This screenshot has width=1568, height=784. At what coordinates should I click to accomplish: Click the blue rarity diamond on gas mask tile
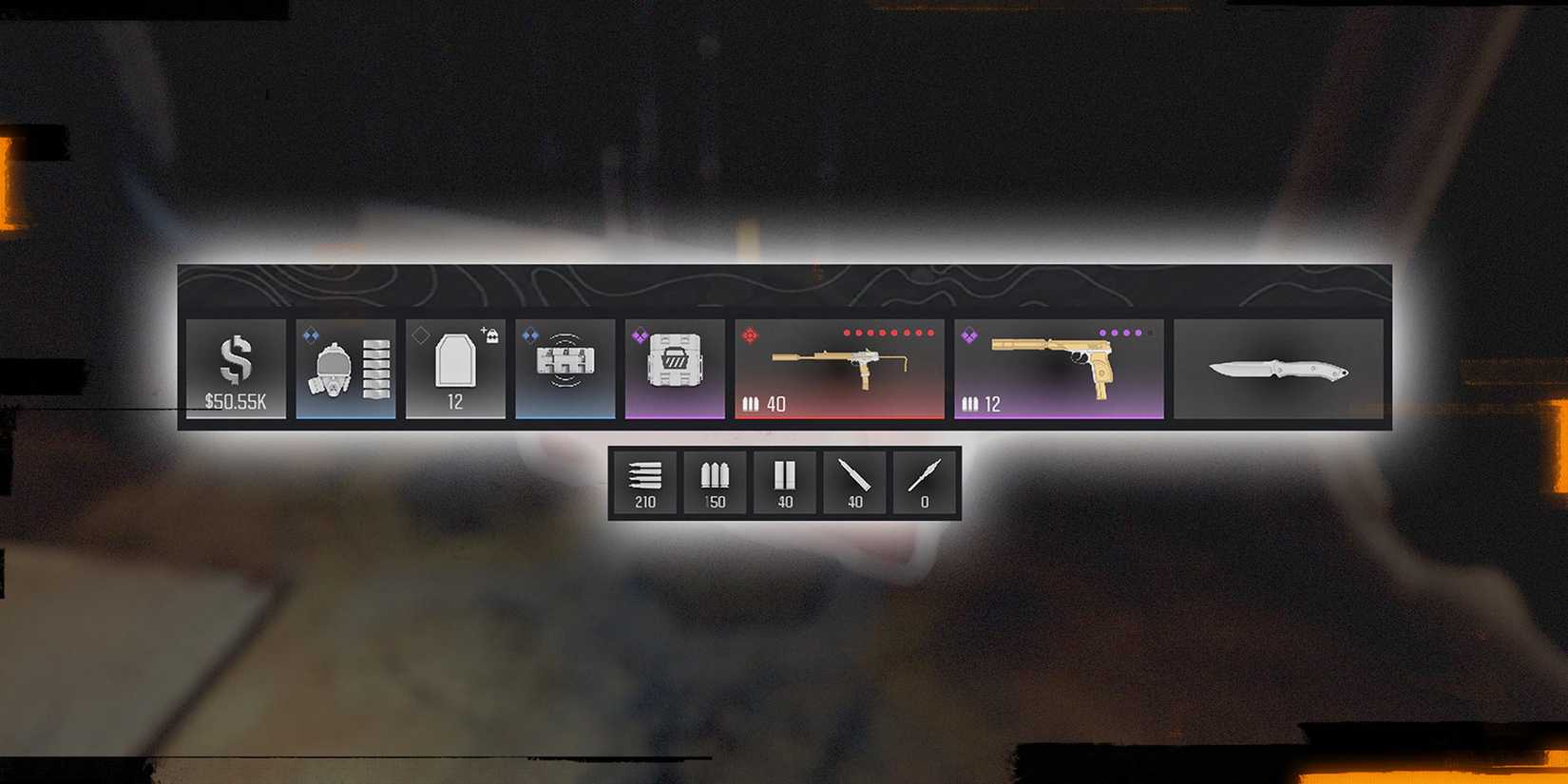[x=312, y=336]
